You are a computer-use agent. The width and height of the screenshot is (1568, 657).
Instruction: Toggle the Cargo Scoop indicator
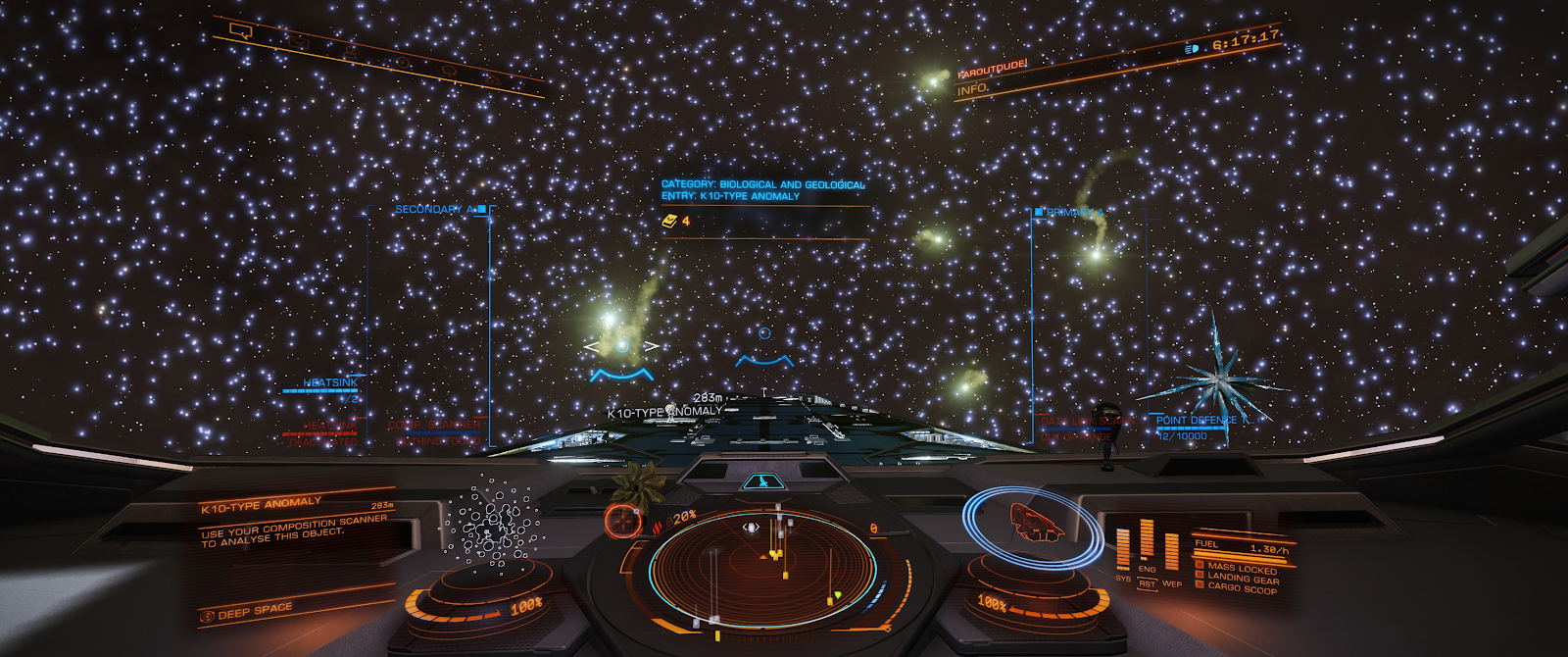pyautogui.click(x=1241, y=588)
